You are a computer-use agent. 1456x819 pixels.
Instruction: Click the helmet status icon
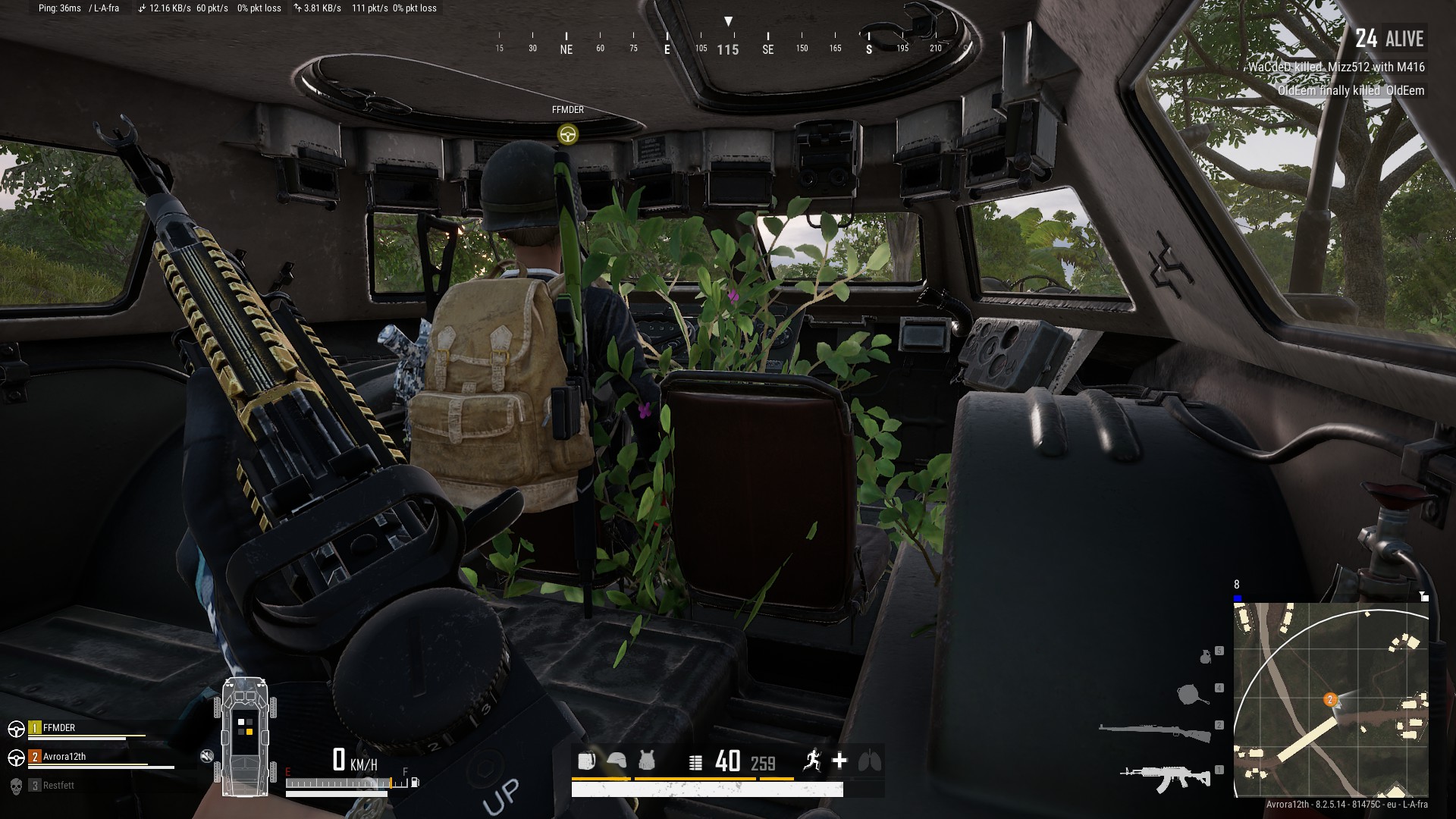point(617,761)
